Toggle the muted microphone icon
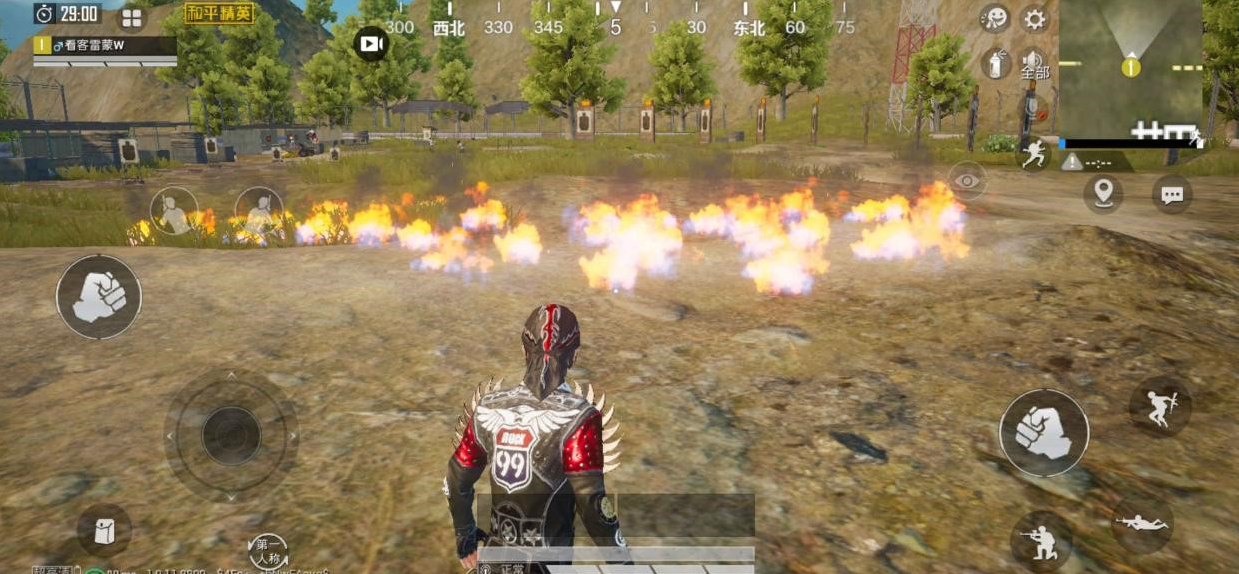Image resolution: width=1239 pixels, height=574 pixels. coord(1034,110)
